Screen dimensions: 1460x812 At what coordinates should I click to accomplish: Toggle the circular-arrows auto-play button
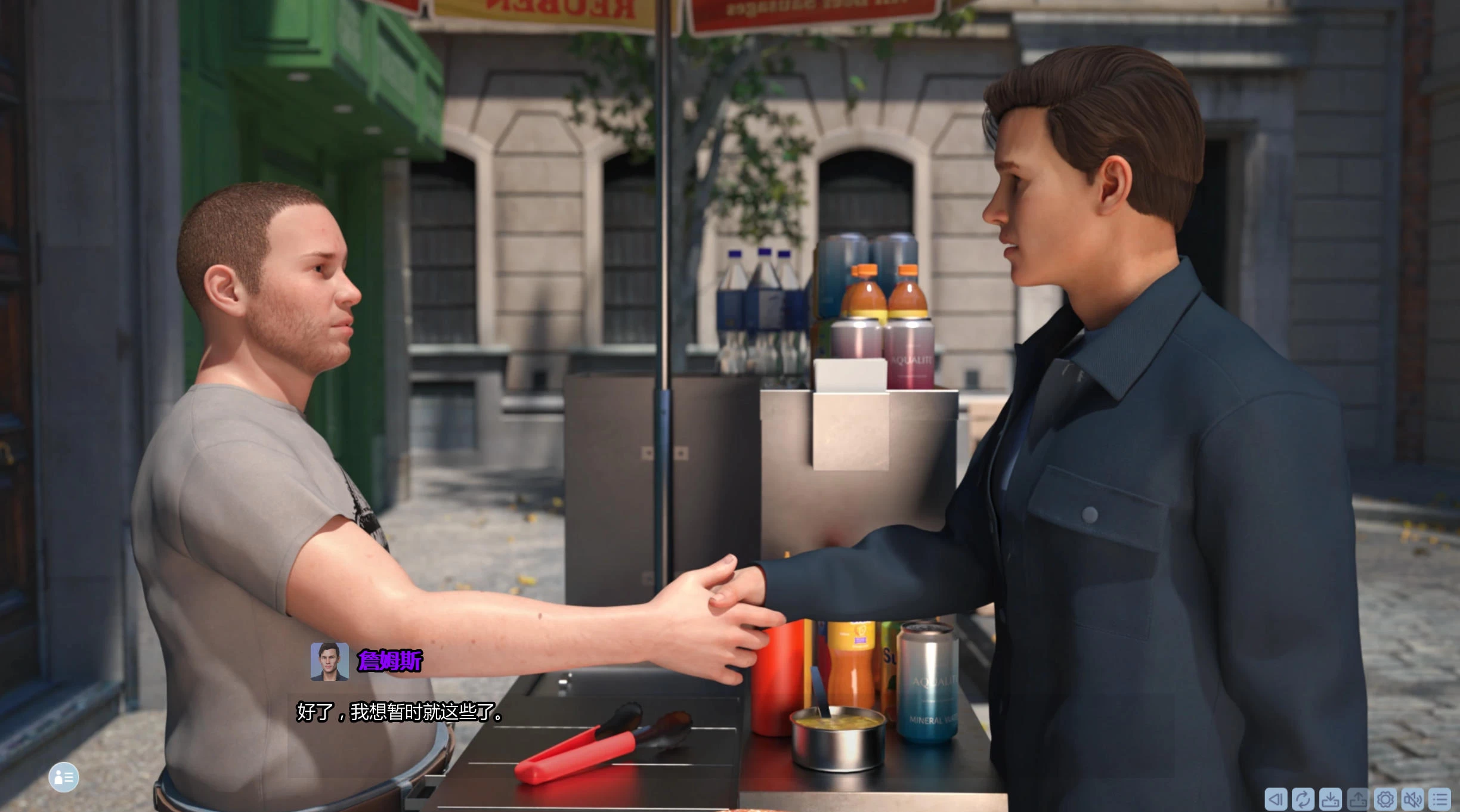point(1303,799)
